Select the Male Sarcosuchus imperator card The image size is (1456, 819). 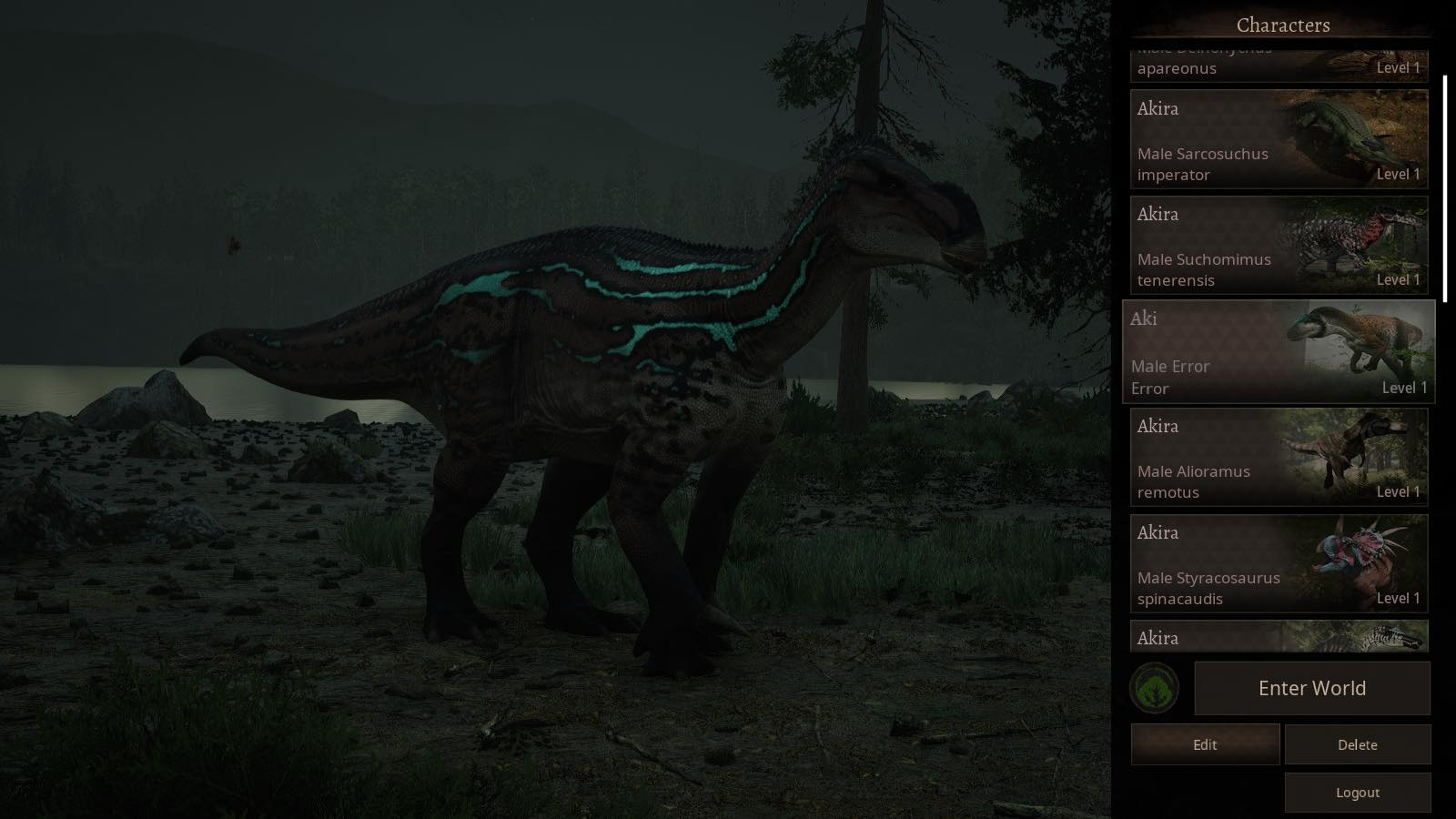(x=1210, y=138)
